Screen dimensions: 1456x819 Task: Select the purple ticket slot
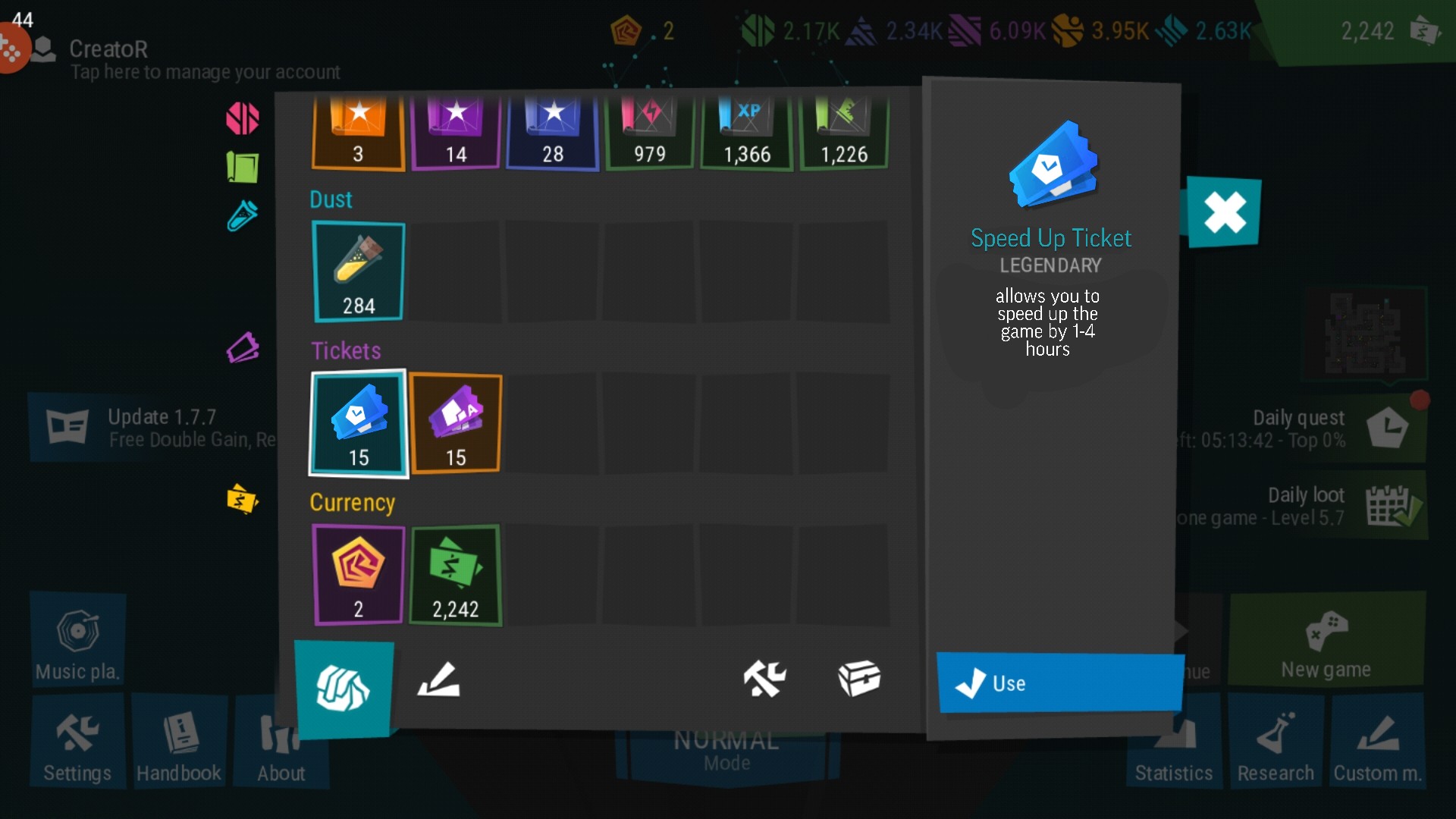point(455,423)
